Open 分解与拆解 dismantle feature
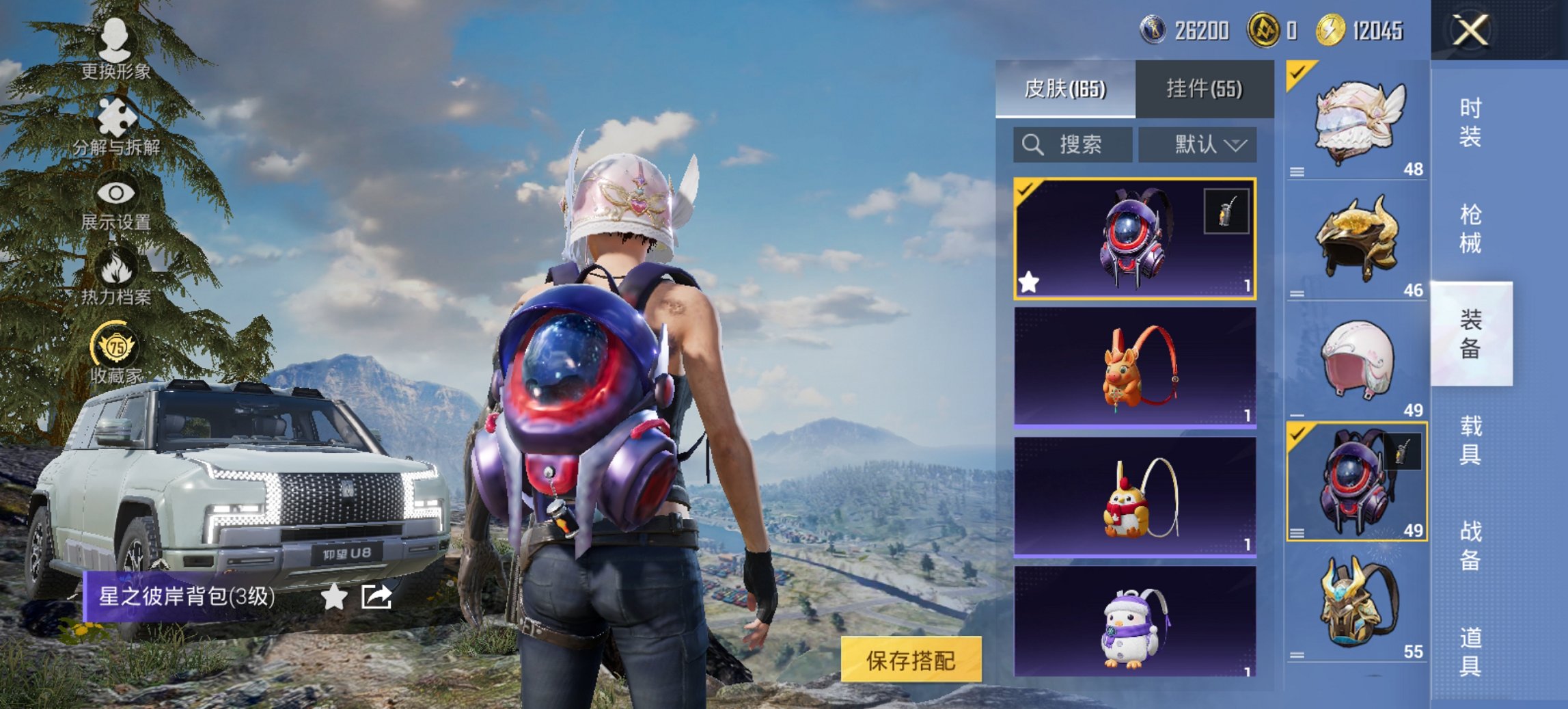The image size is (1568, 709). tap(115, 116)
